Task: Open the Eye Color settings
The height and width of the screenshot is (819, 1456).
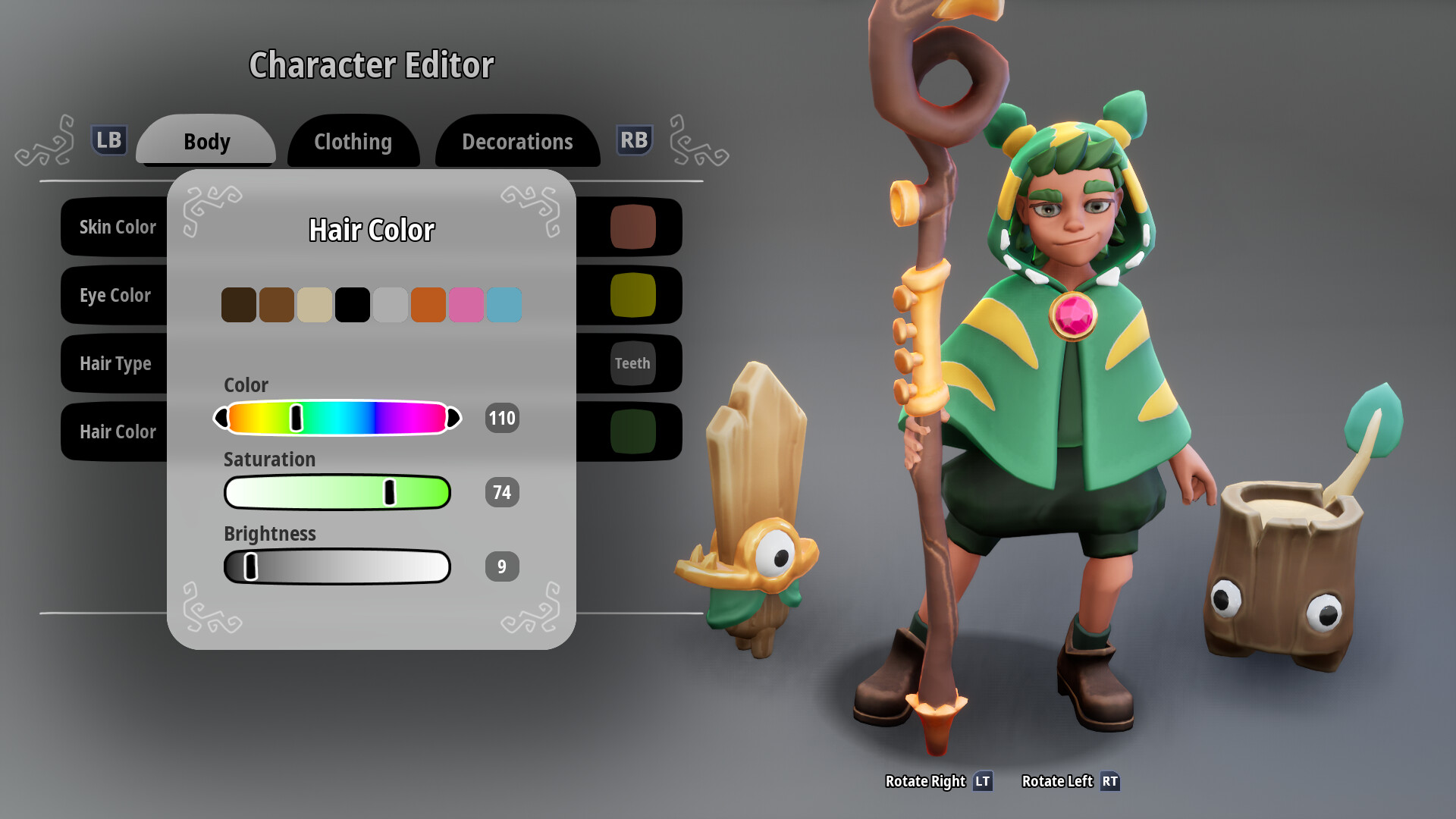Action: [116, 295]
